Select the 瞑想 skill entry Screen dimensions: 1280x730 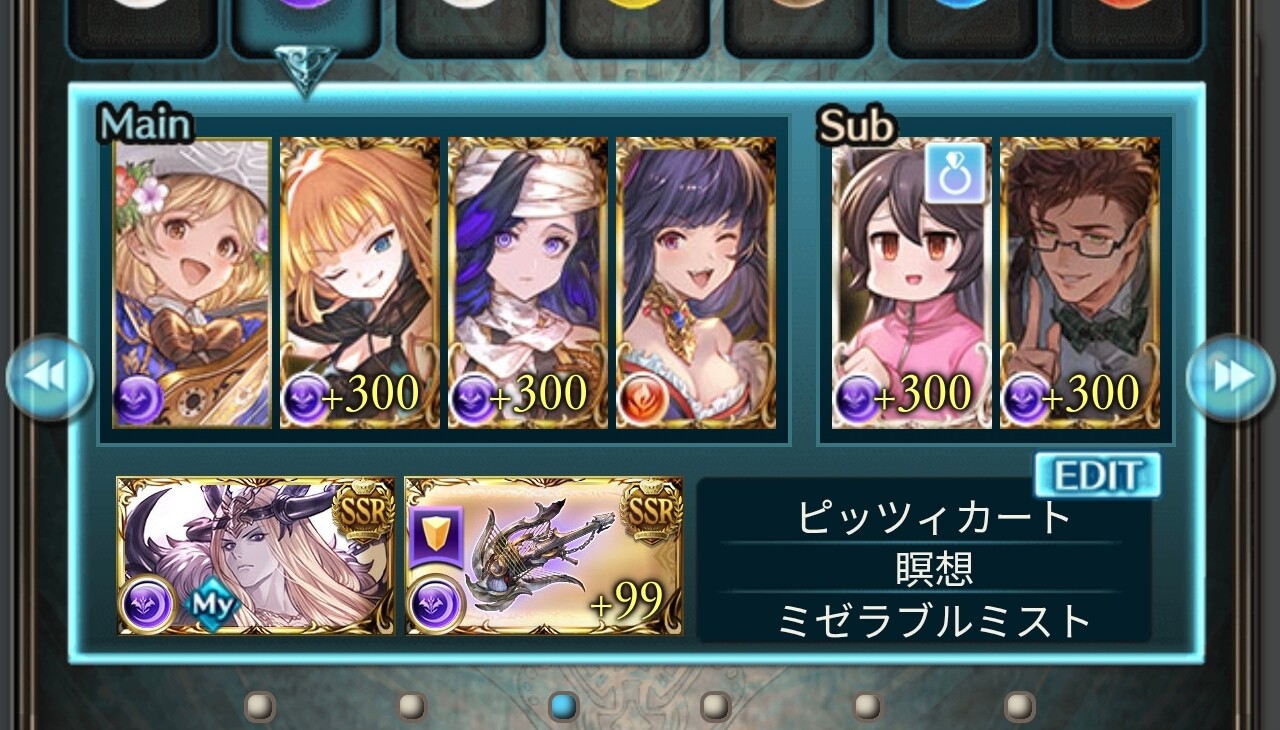coord(934,569)
